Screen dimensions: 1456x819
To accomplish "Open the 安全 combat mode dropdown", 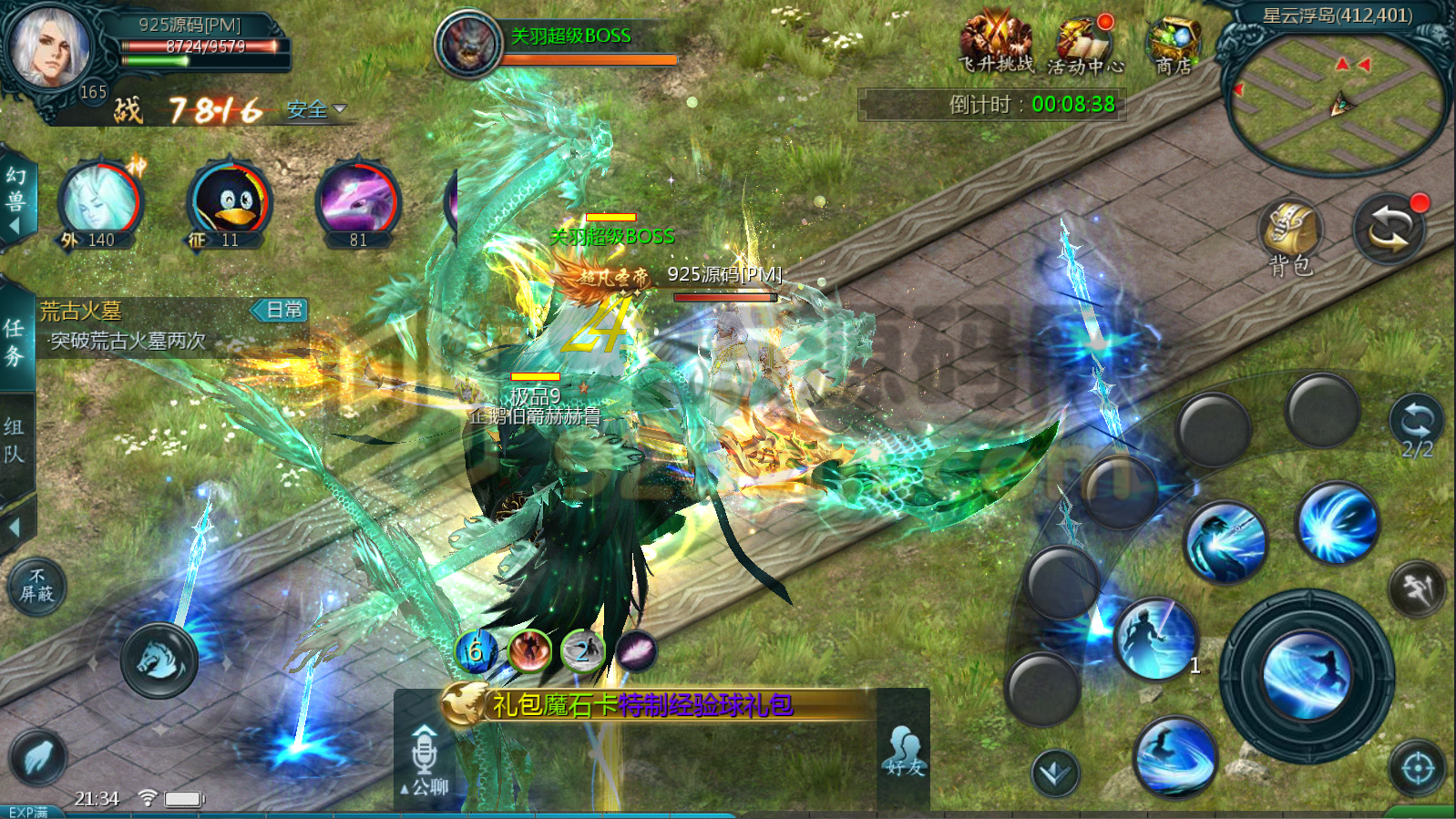I will click(316, 110).
